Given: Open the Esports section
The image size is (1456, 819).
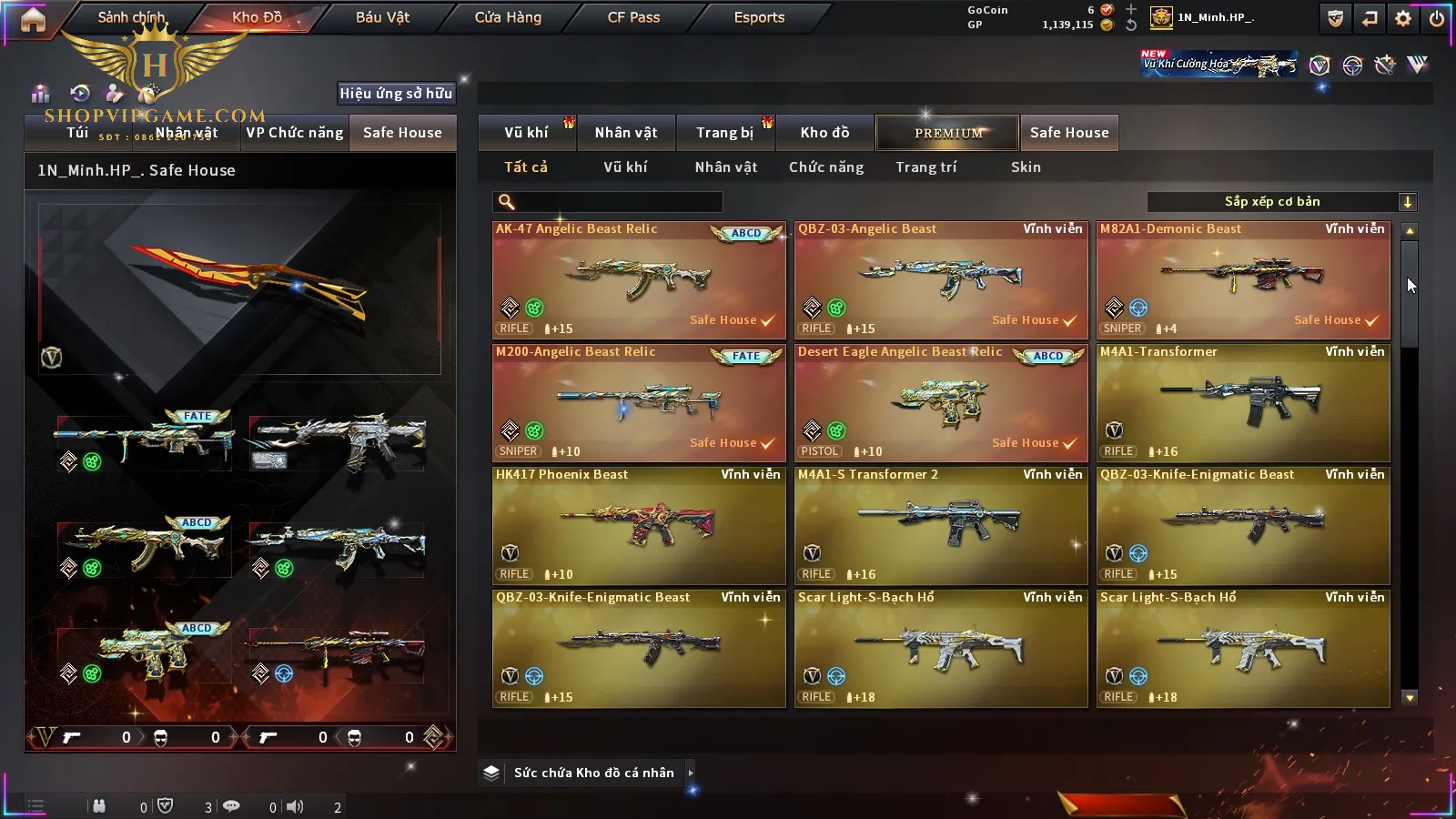Looking at the screenshot, I should (759, 17).
